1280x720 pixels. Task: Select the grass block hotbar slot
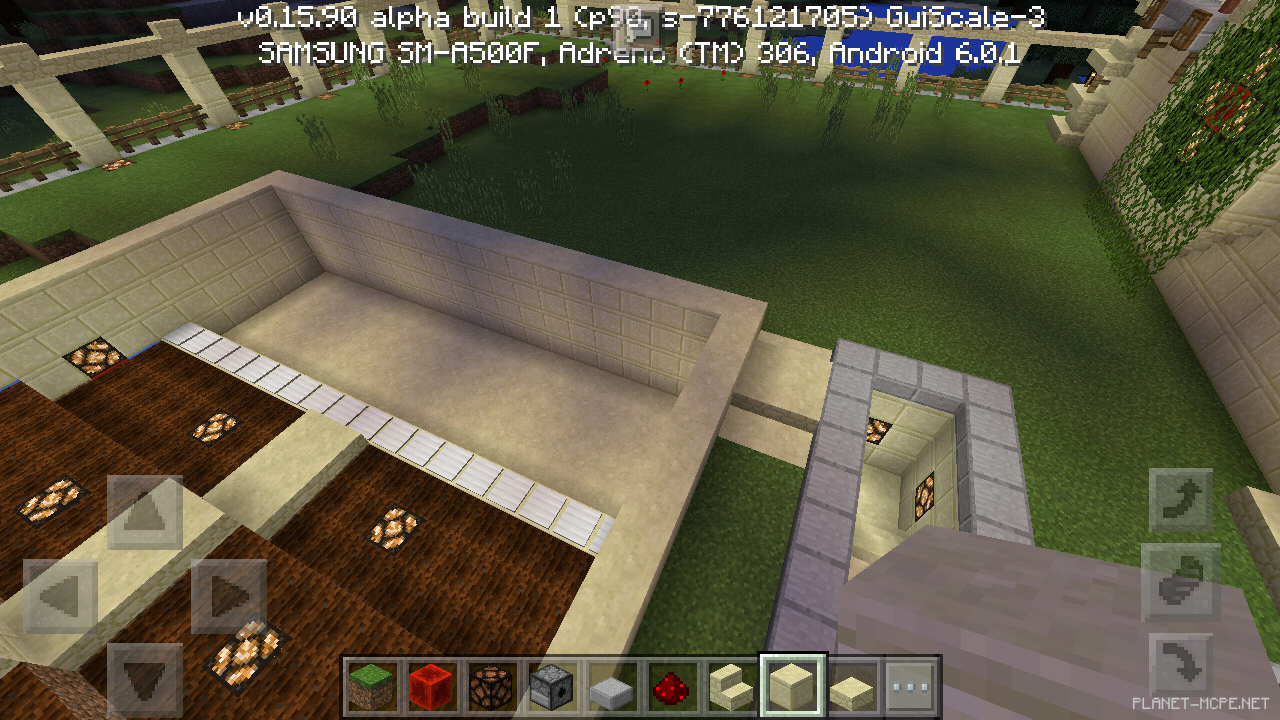[372, 686]
